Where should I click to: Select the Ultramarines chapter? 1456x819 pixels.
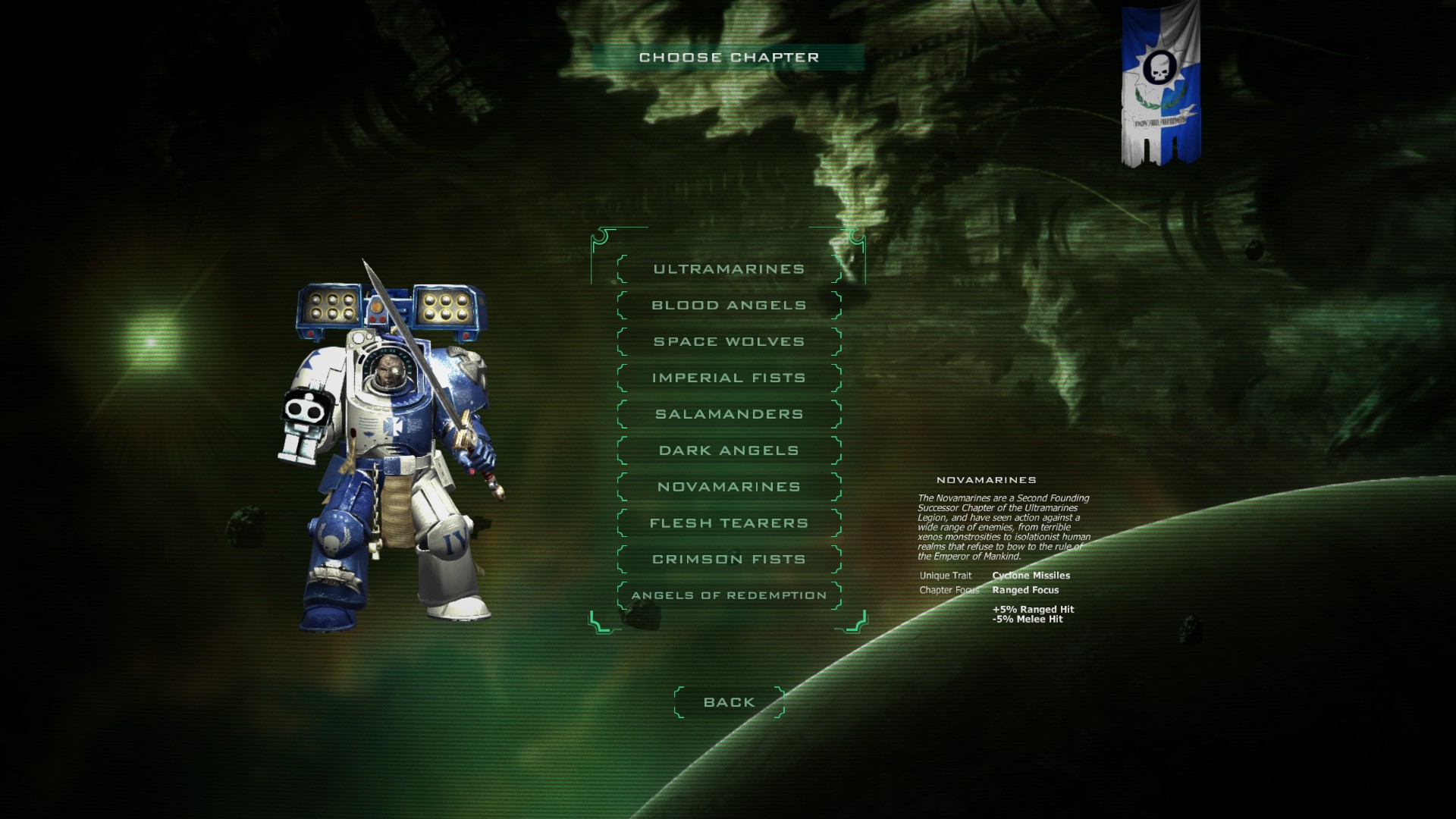[x=728, y=268]
